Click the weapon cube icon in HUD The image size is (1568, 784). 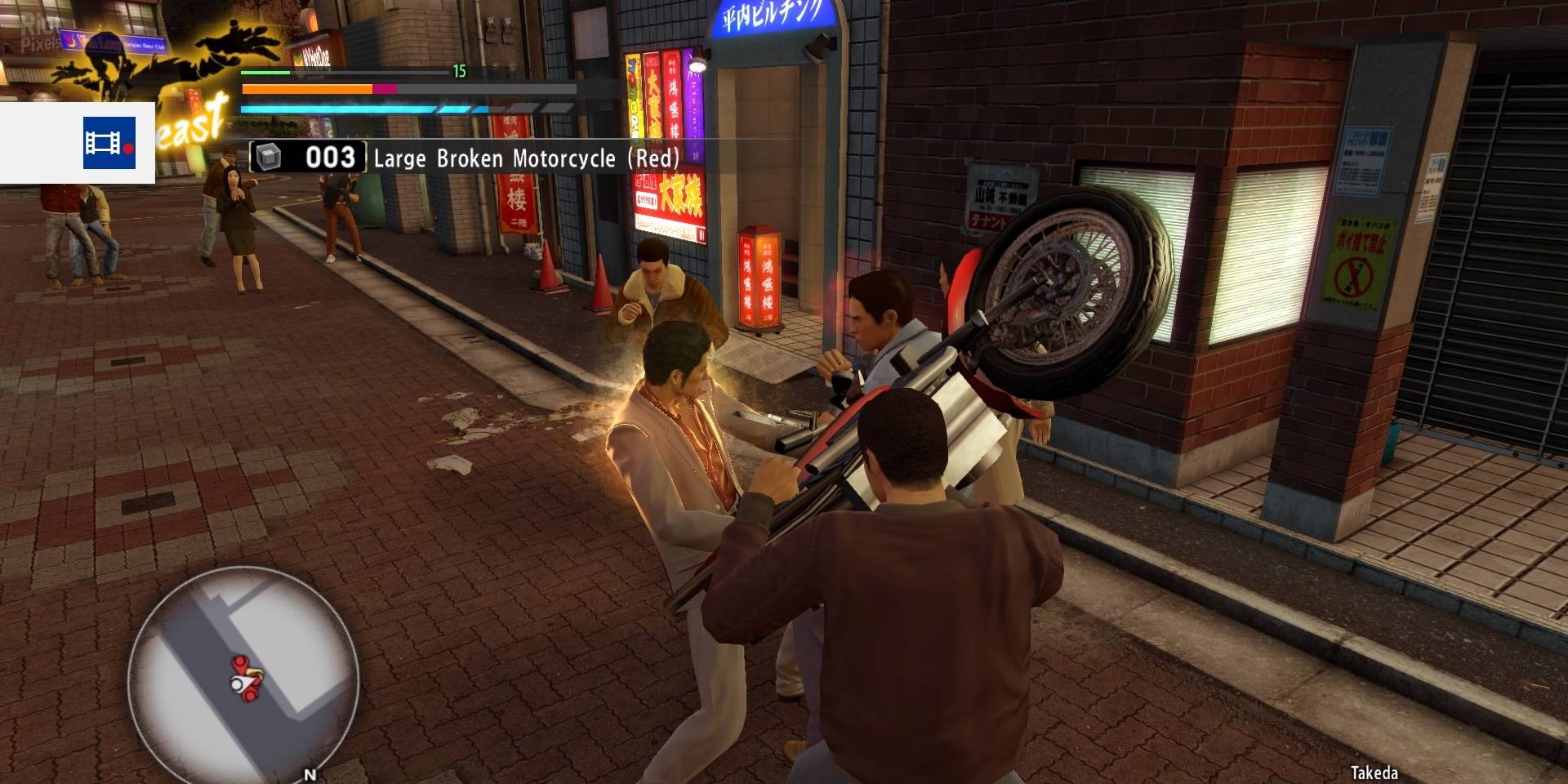269,158
